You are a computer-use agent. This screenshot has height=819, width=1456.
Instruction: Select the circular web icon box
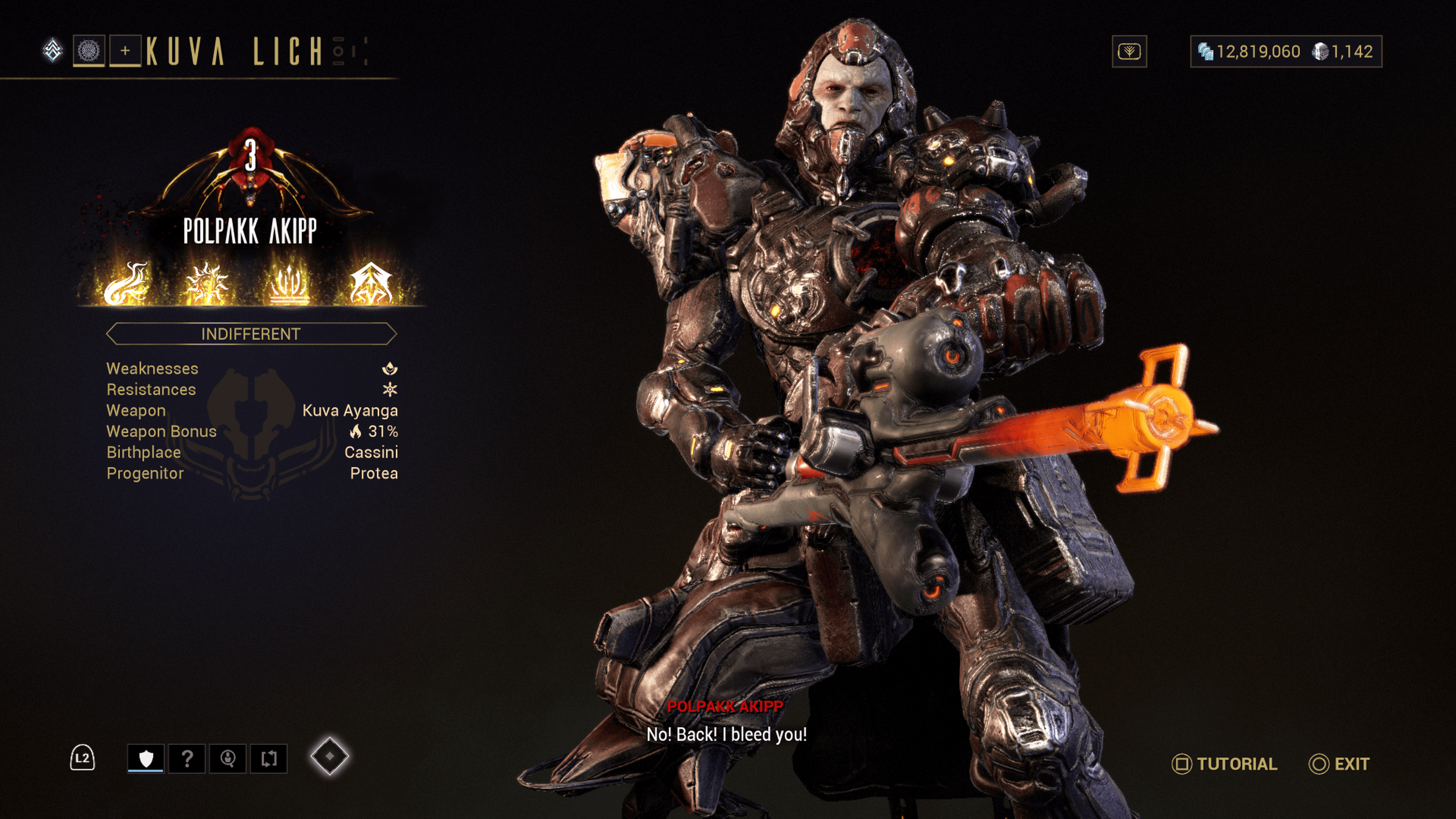89,52
